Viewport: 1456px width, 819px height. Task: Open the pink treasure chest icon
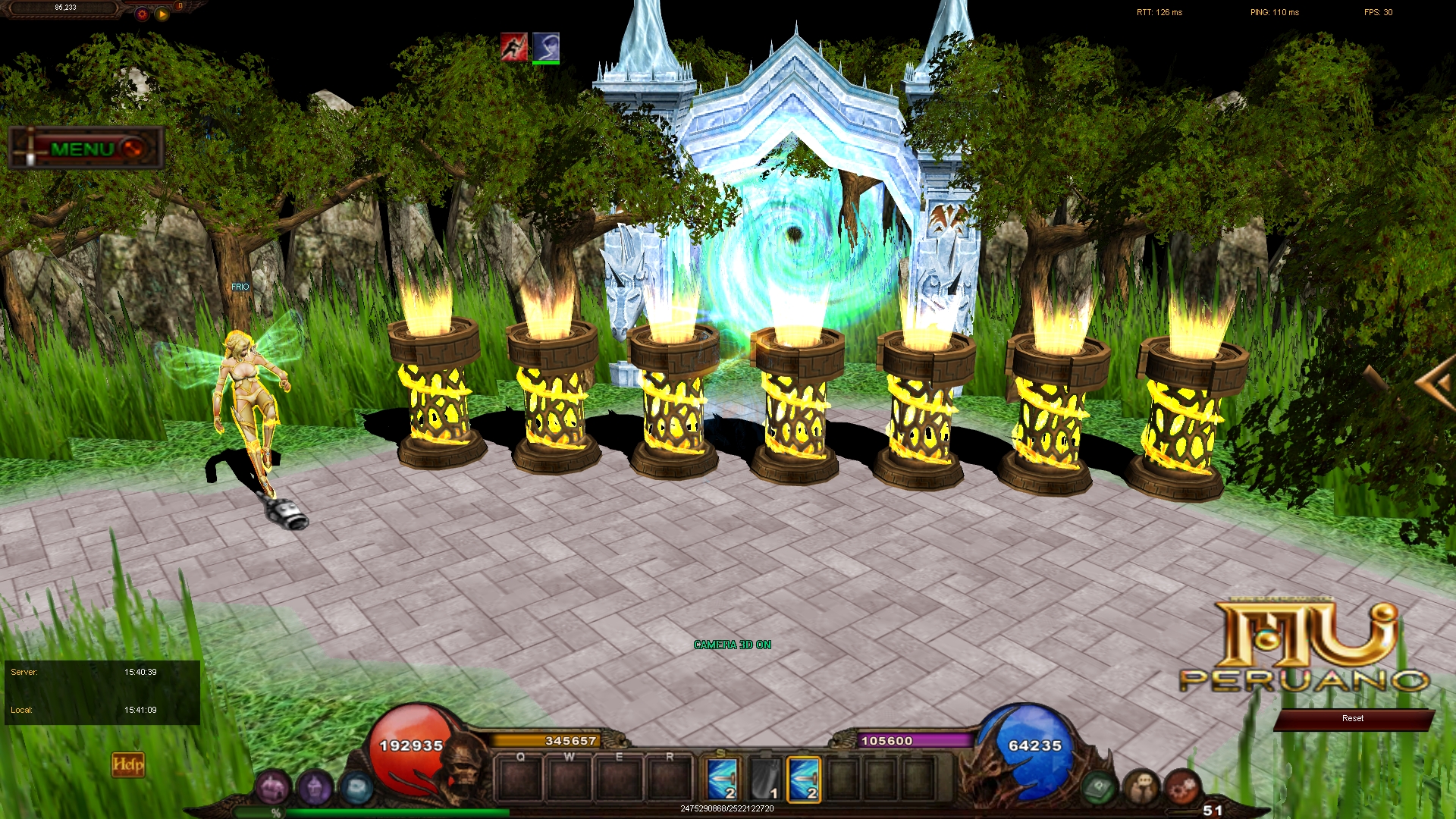point(271,787)
